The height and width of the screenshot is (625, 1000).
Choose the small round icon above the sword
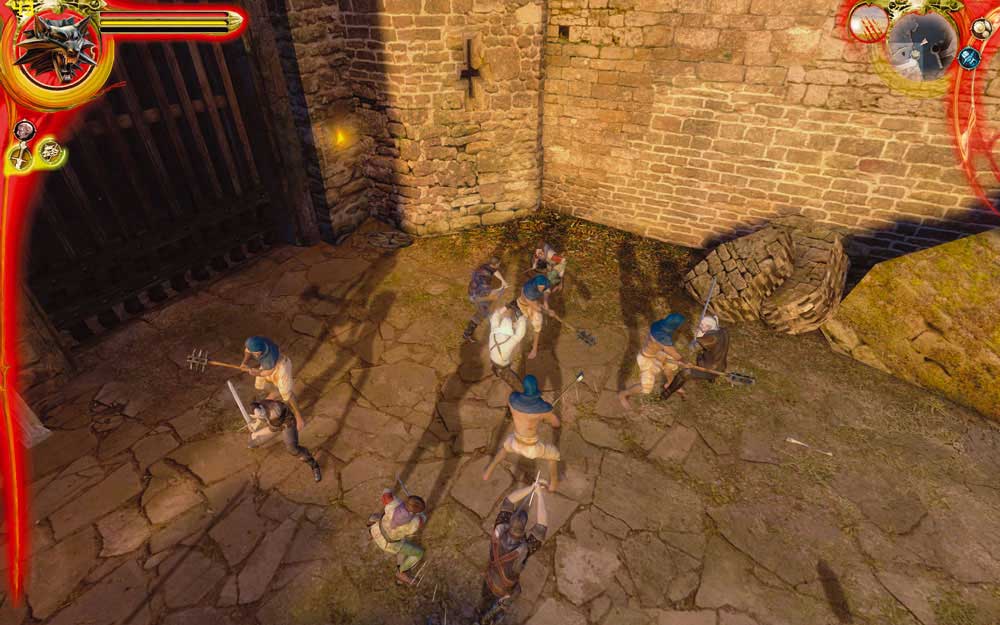(x=24, y=129)
